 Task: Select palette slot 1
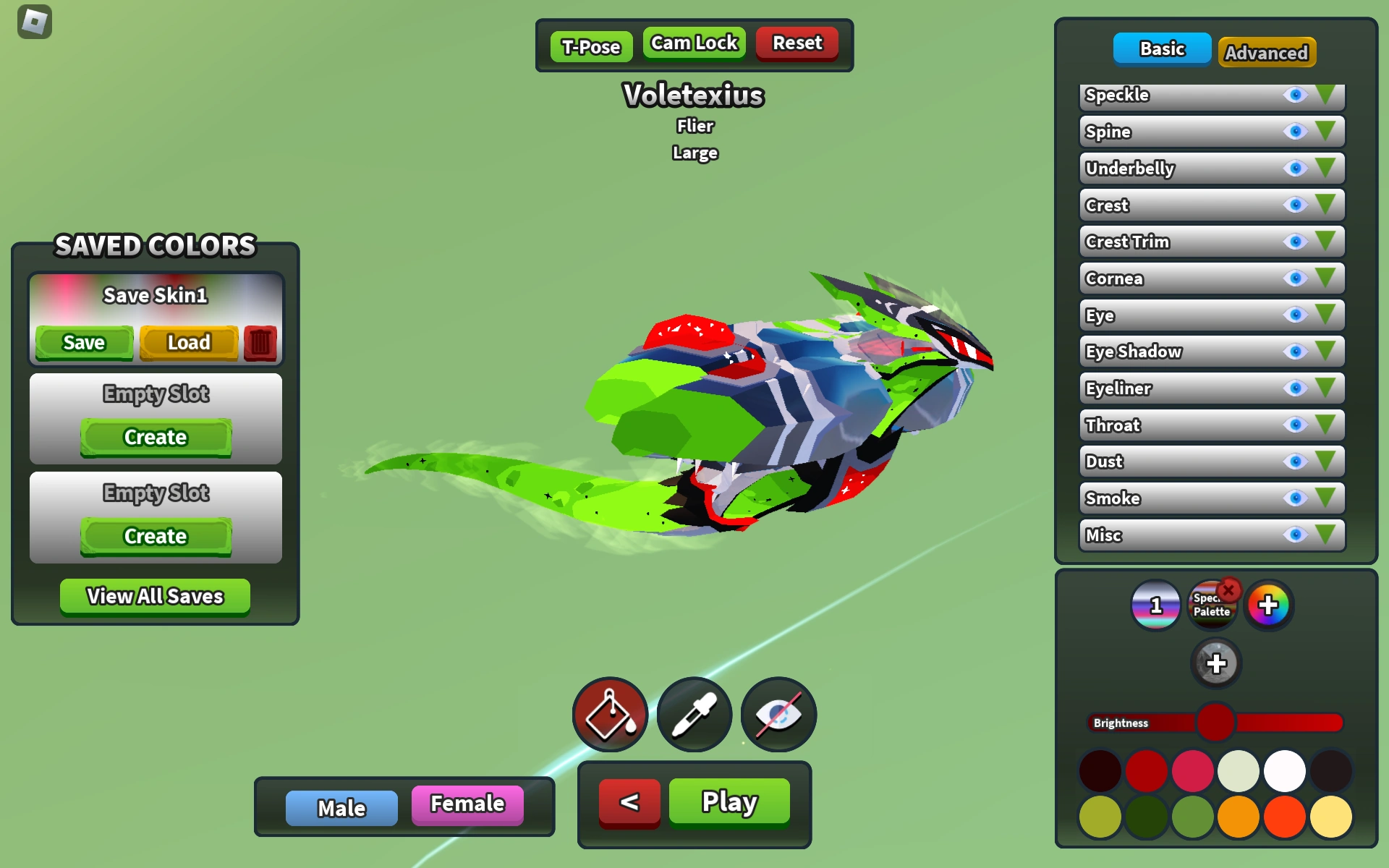coord(1156,605)
